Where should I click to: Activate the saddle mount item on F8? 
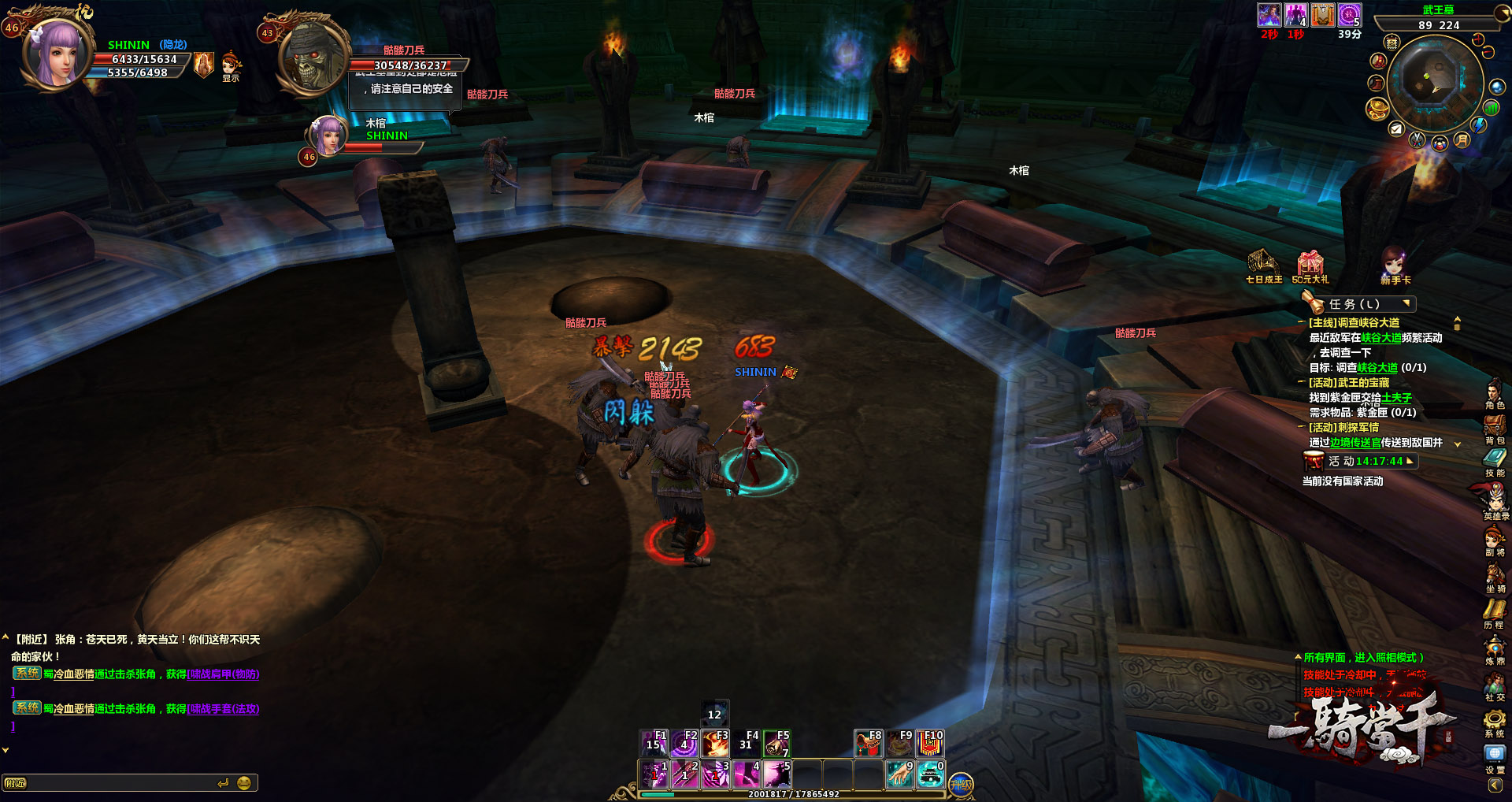(869, 743)
